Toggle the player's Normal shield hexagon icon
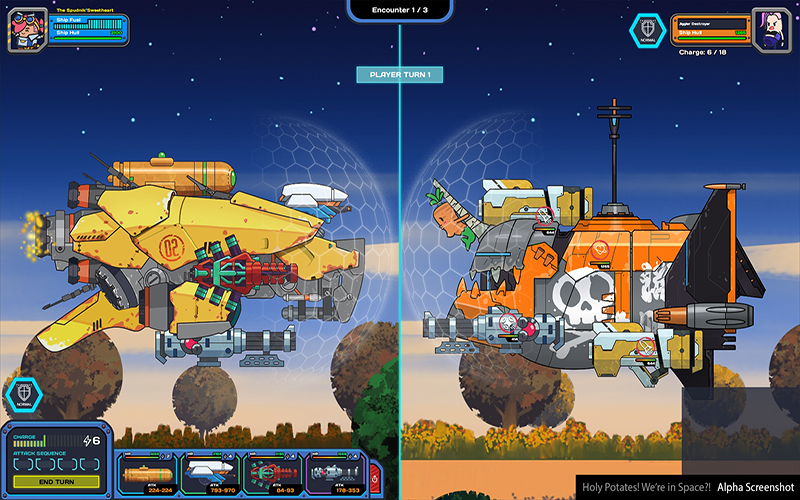The width and height of the screenshot is (800, 500). point(24,394)
